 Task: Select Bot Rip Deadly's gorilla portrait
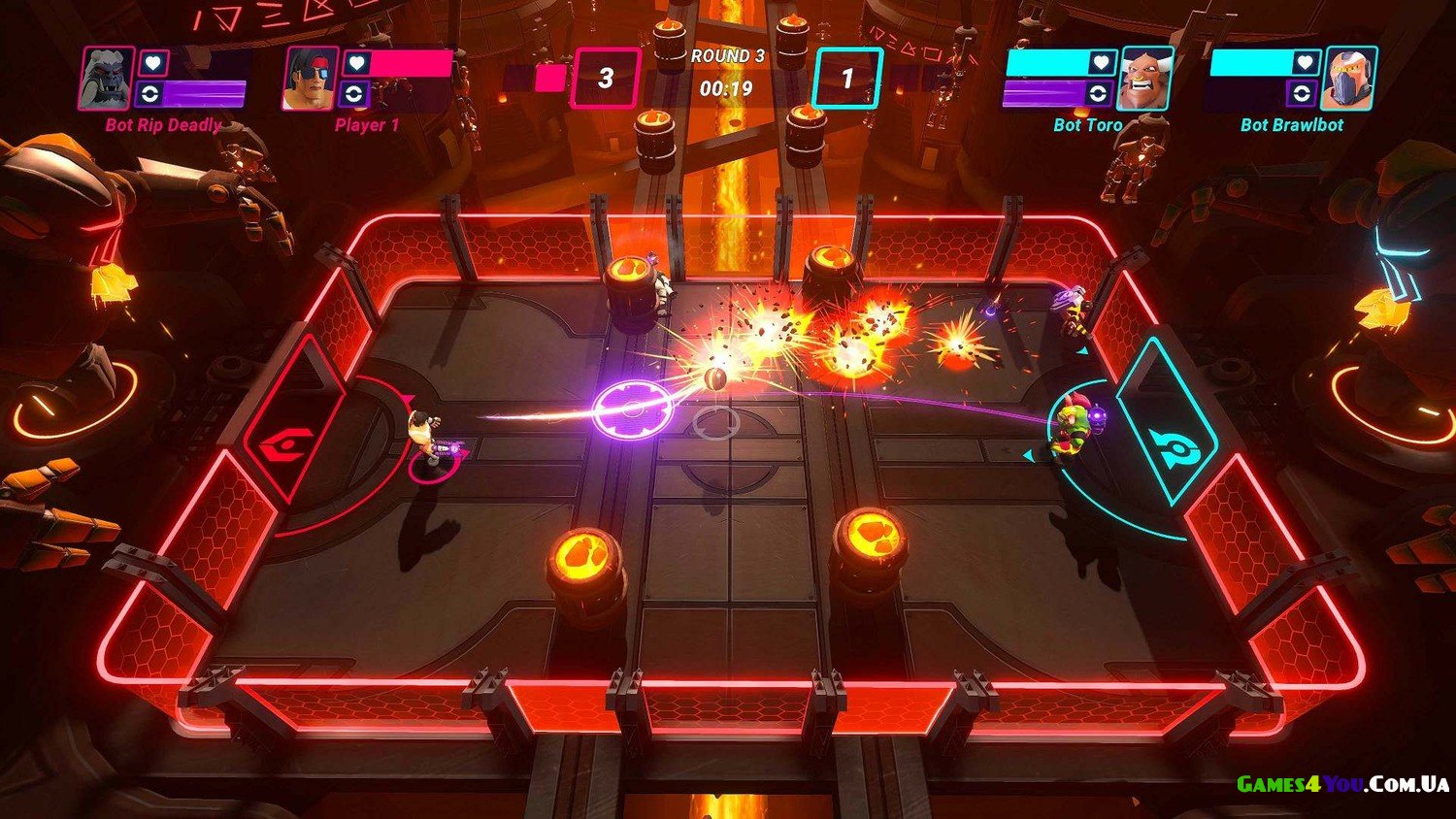107,78
